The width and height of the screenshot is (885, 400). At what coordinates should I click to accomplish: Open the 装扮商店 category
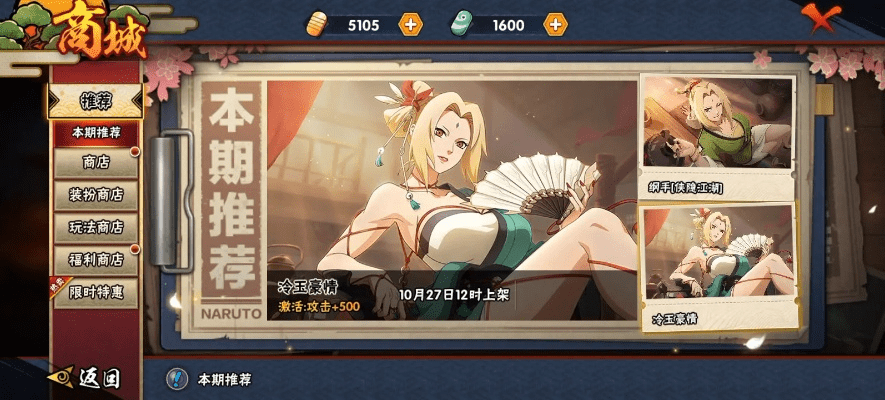click(x=95, y=194)
